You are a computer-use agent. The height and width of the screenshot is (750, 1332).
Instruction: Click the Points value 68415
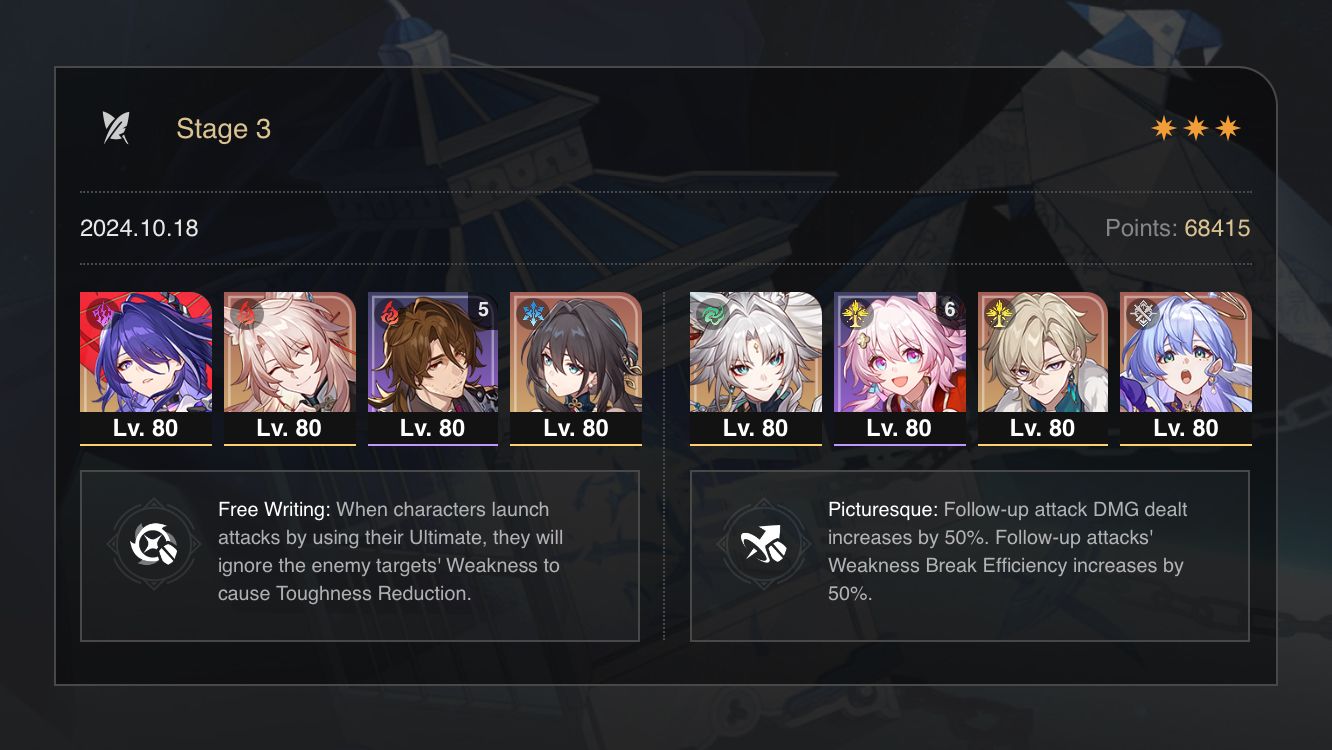coord(1216,228)
